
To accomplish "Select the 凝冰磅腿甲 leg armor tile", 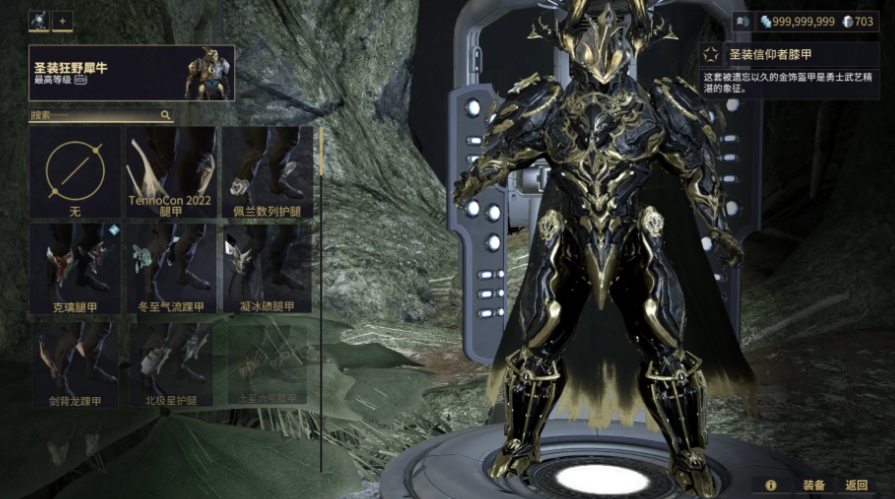I will (x=266, y=268).
